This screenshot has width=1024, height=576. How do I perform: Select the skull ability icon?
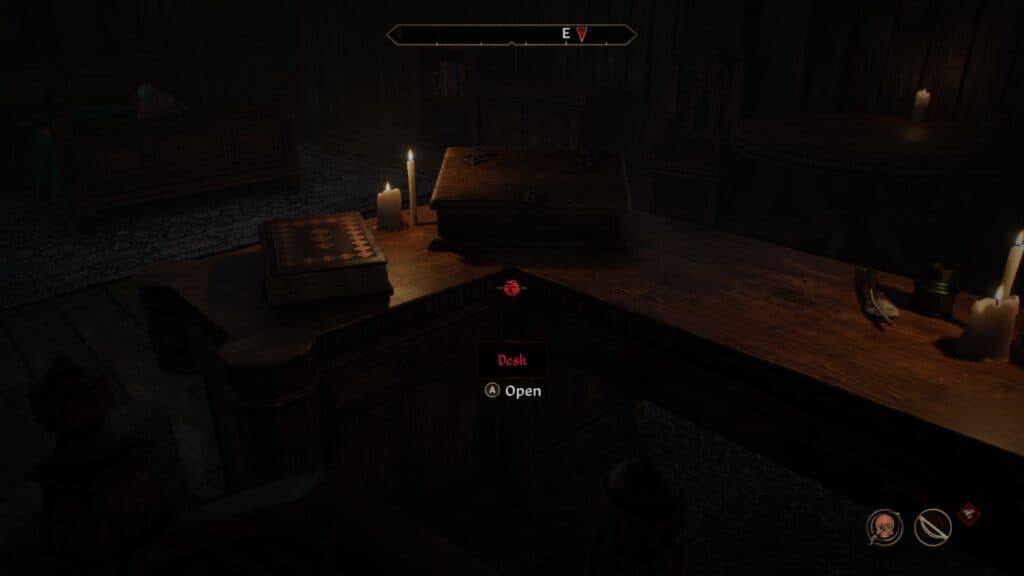click(884, 527)
